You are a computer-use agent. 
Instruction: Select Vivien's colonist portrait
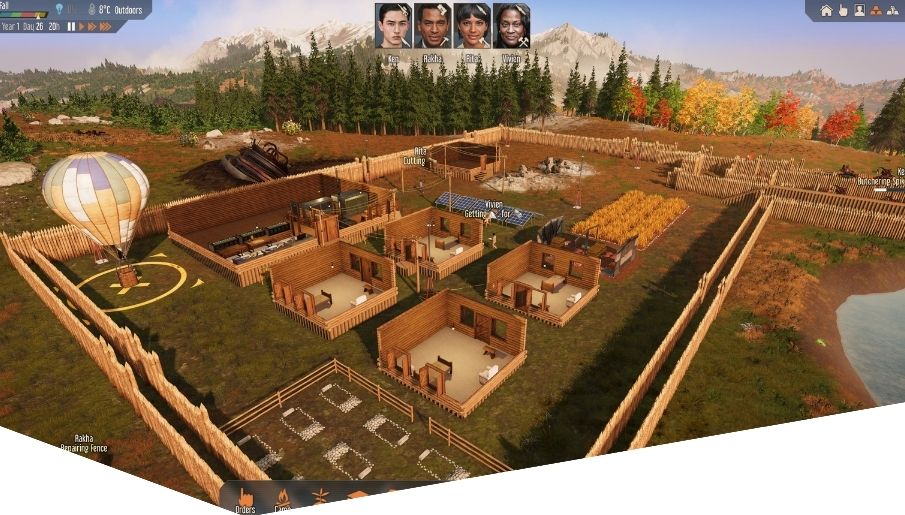pos(511,25)
